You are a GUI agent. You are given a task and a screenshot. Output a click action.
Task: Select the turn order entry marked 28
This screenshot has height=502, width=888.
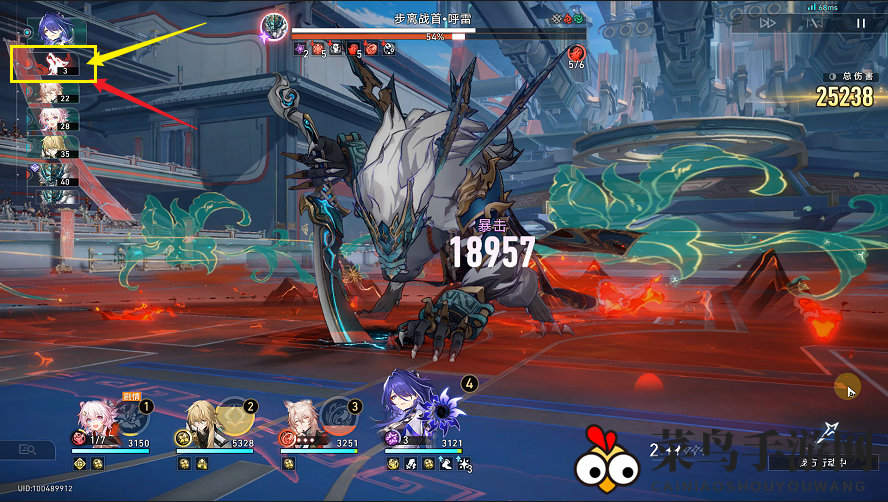(x=50, y=121)
